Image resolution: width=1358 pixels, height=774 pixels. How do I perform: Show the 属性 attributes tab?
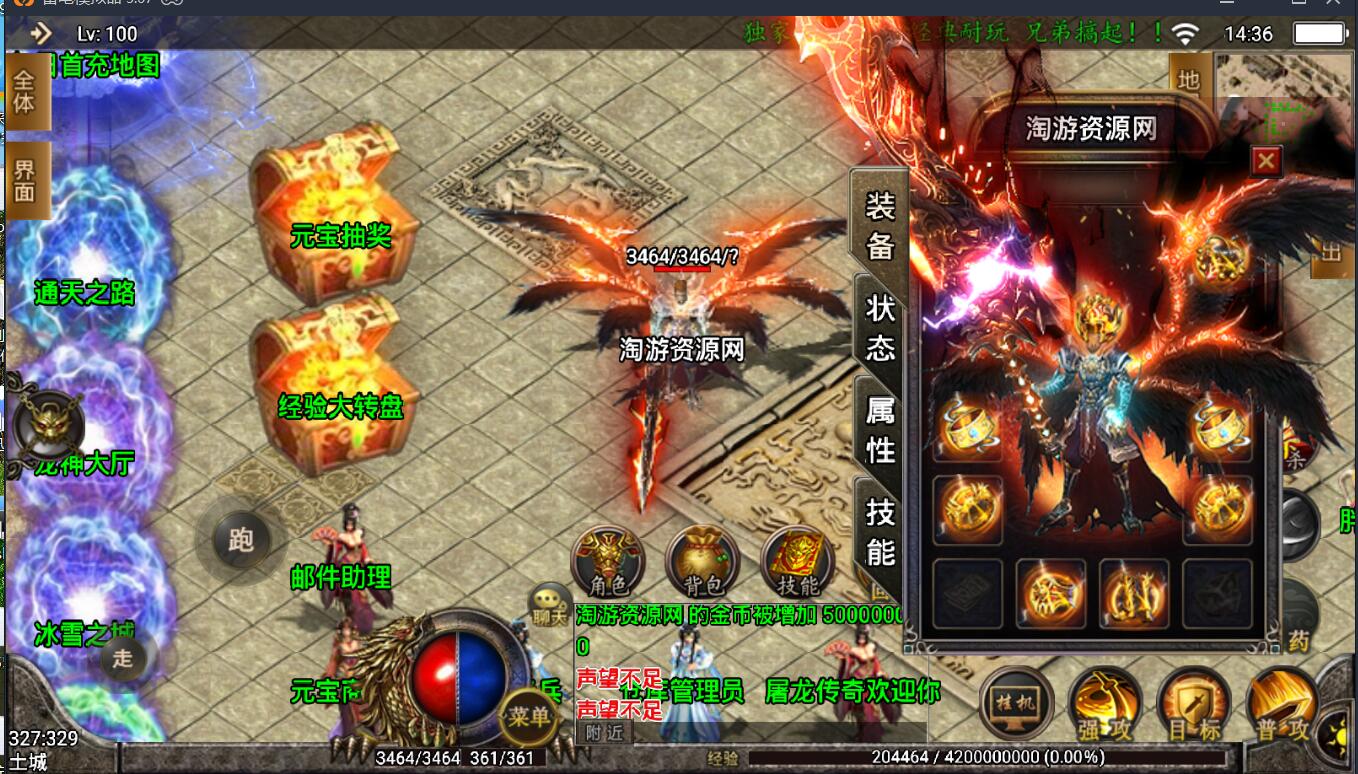(x=880, y=430)
